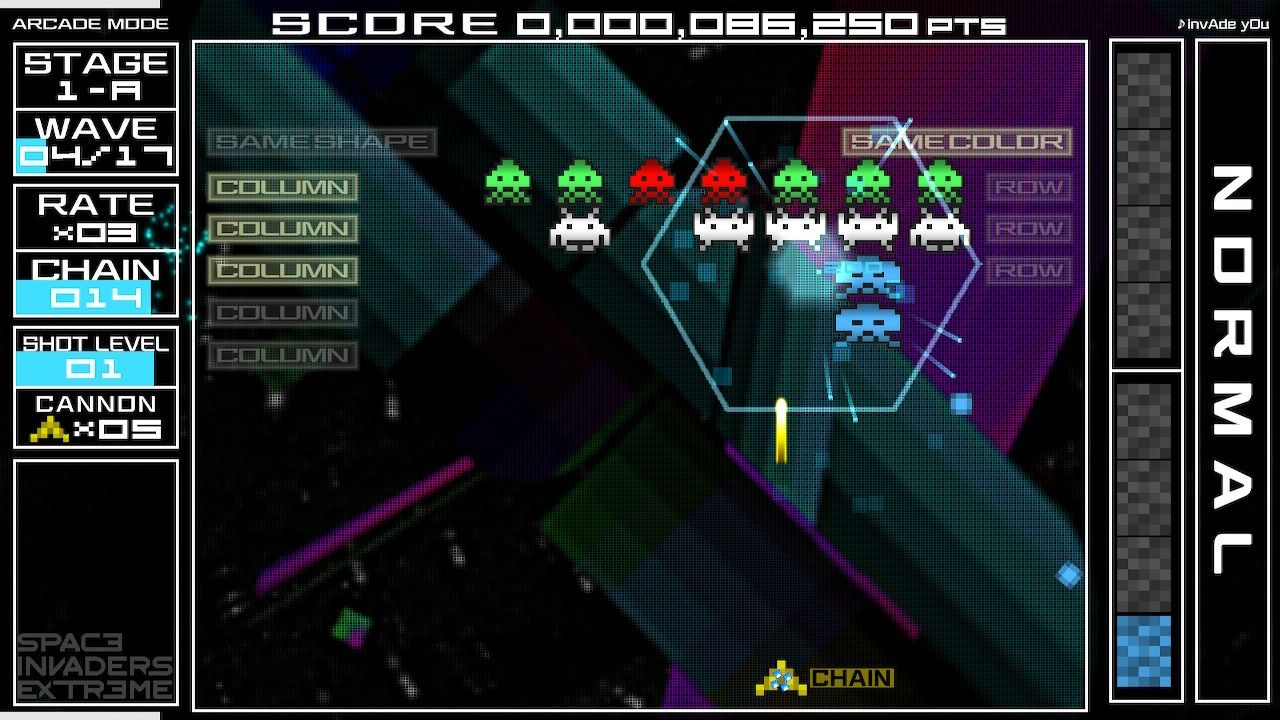Click the yellow CHAIN invader icon at bottom

779,676
